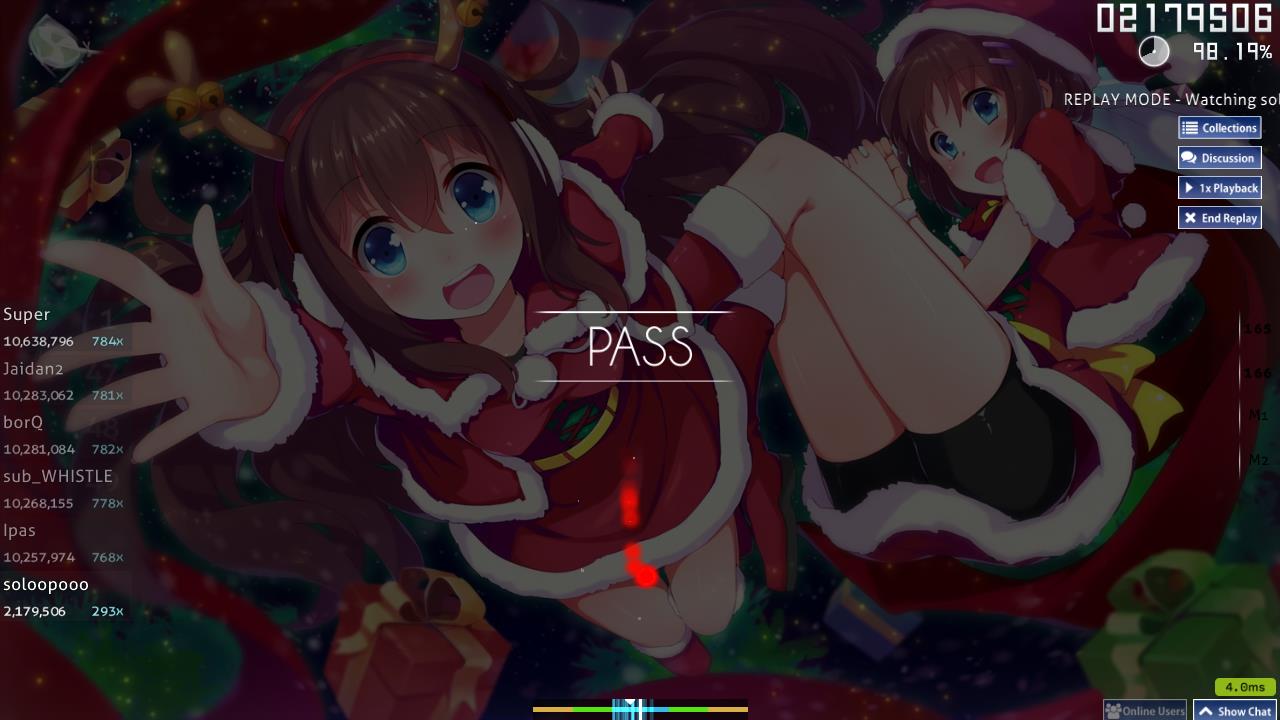1280x720 pixels.
Task: End the replay with End Replay
Action: (x=1220, y=217)
